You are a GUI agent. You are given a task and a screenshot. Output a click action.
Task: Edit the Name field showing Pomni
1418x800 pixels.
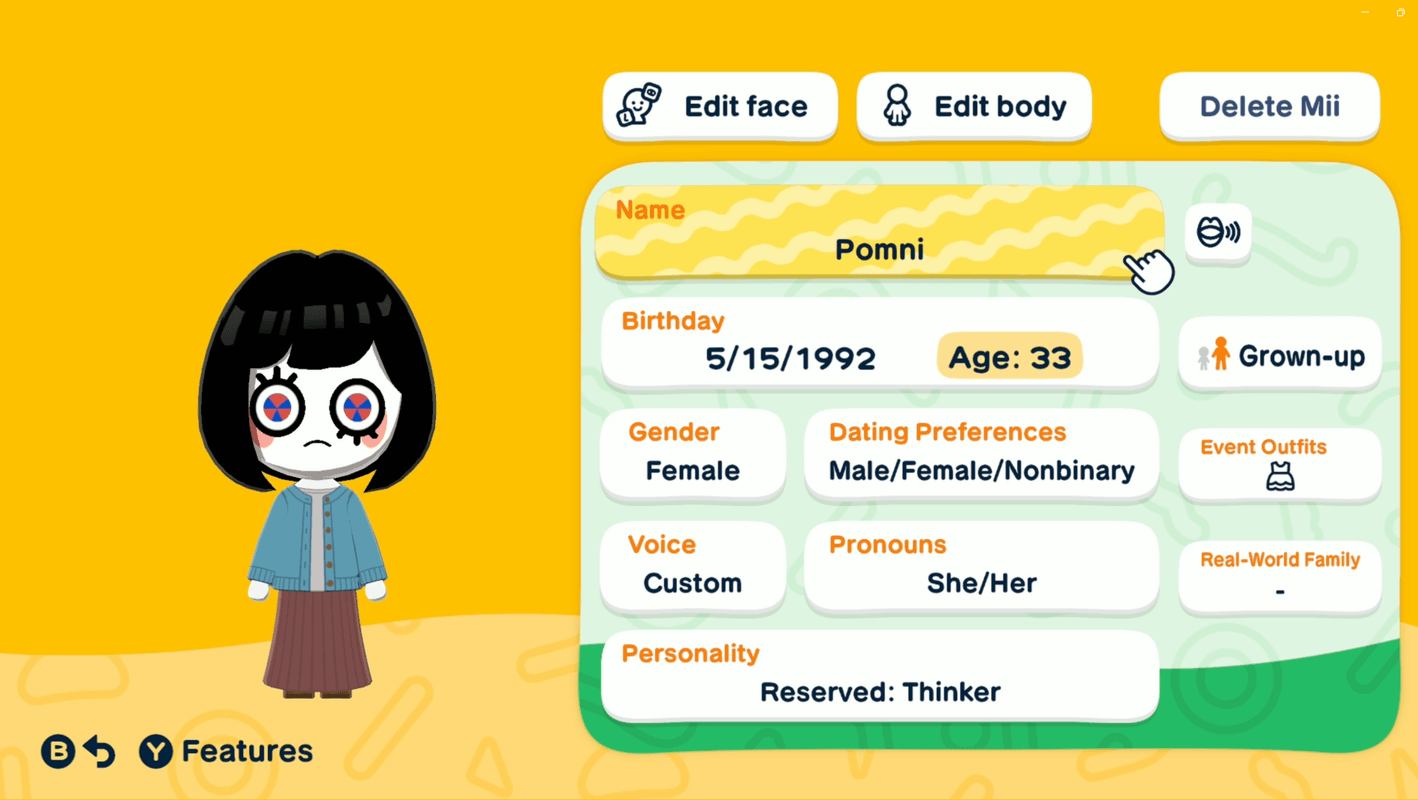[878, 232]
